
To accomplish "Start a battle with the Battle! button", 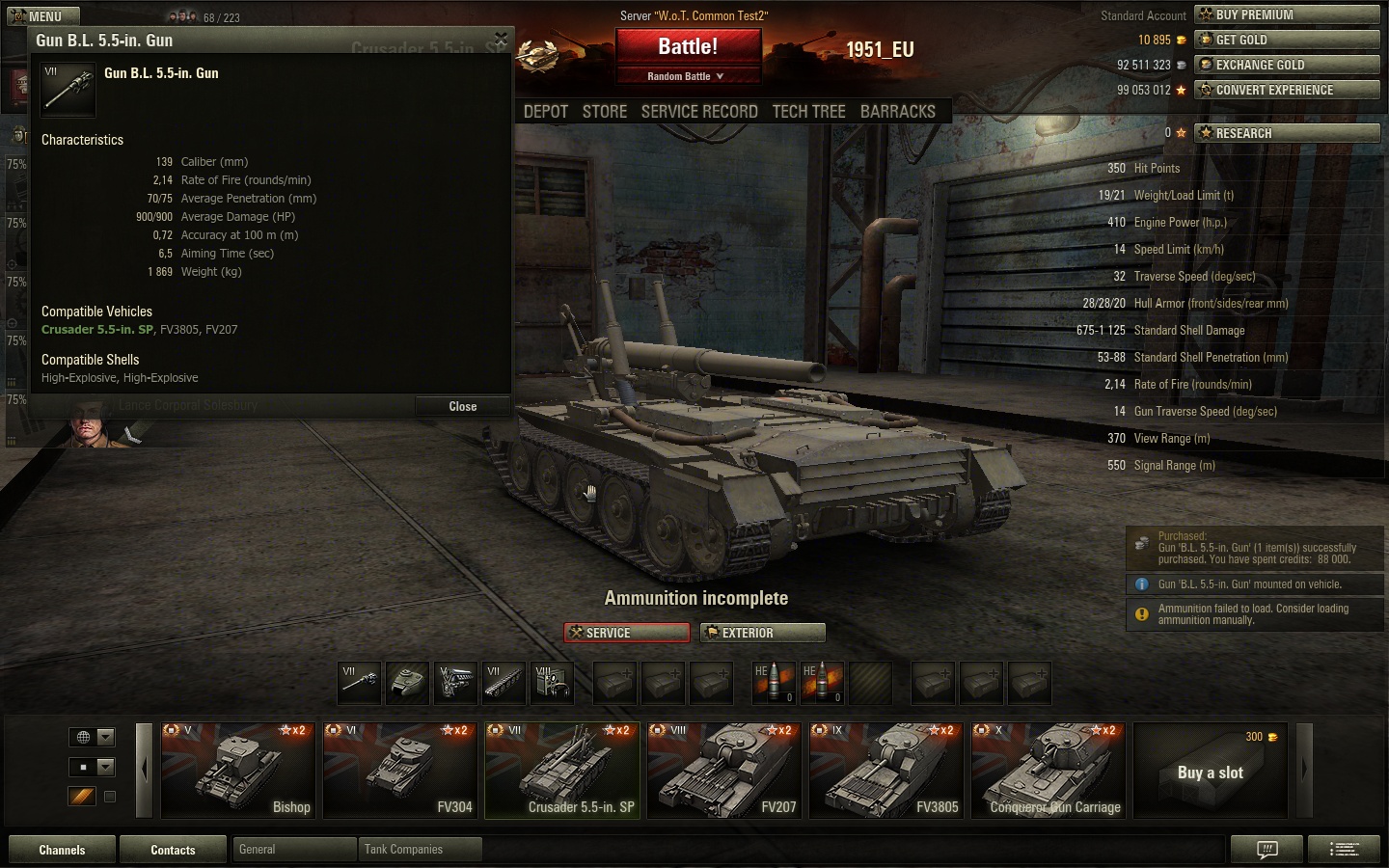I will (688, 46).
